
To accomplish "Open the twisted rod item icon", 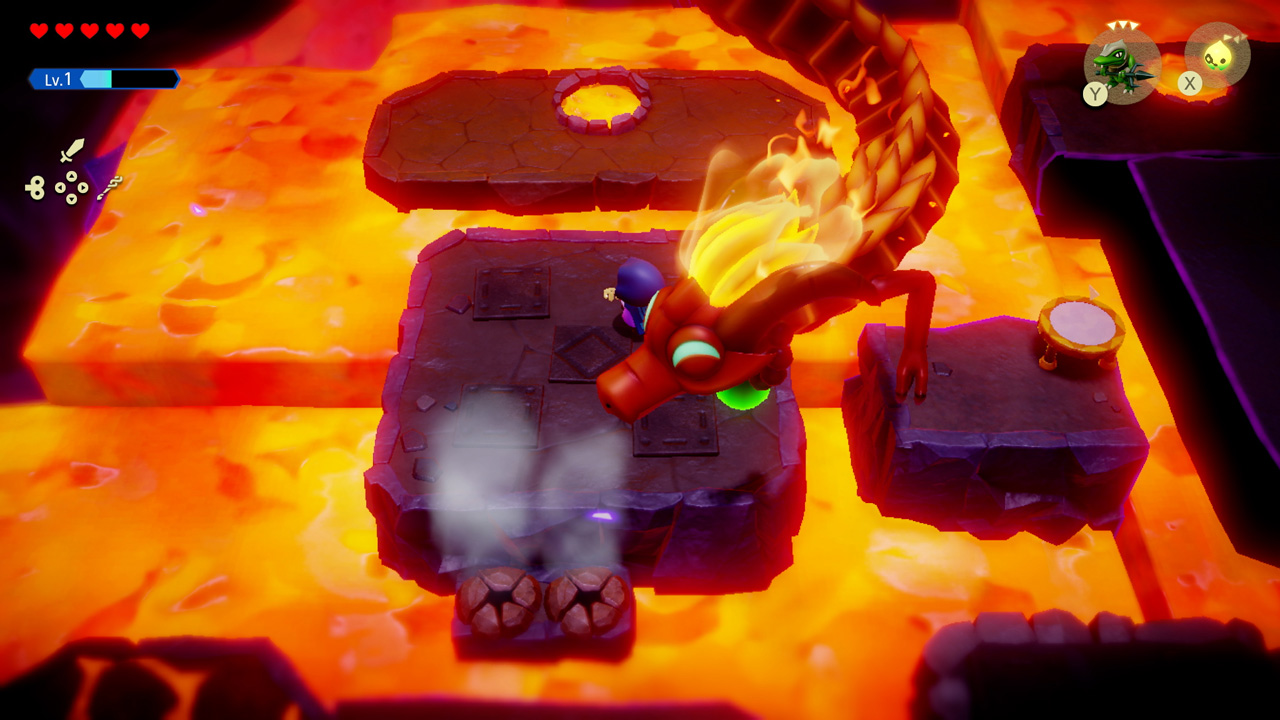I will pyautogui.click(x=110, y=187).
